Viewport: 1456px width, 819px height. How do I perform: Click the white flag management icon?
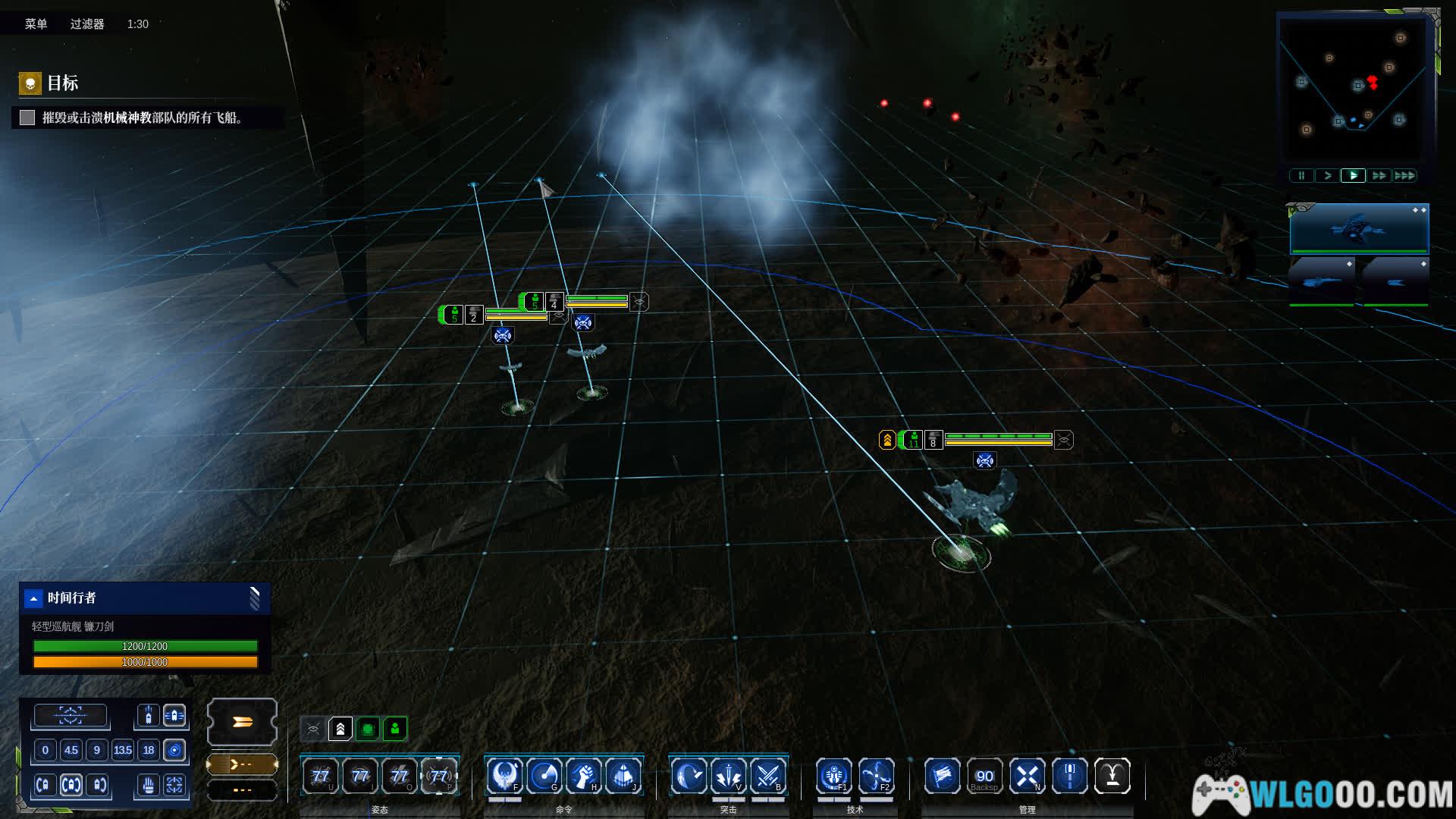tap(943, 776)
